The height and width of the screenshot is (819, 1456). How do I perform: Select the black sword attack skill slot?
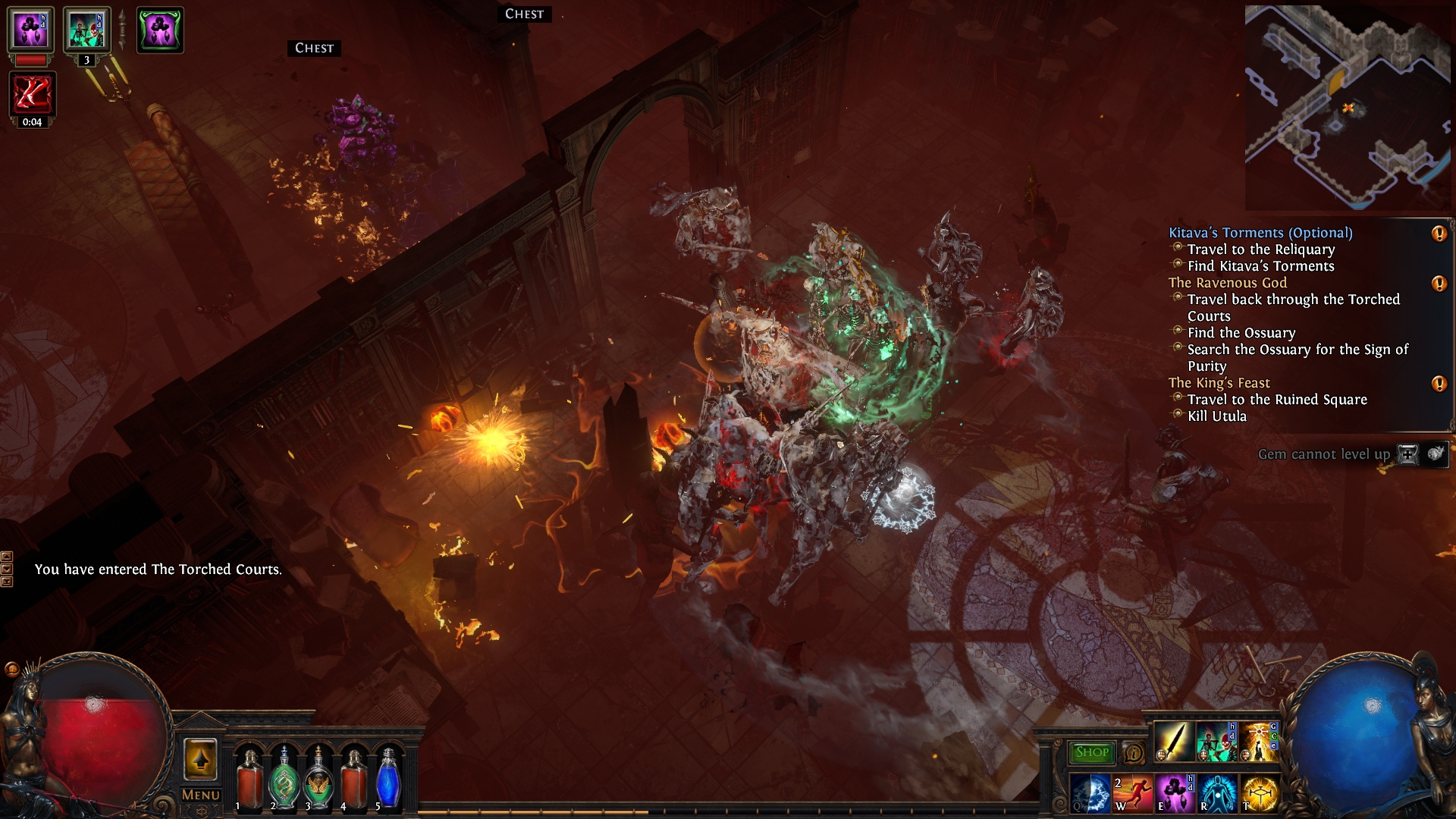pos(1173,741)
